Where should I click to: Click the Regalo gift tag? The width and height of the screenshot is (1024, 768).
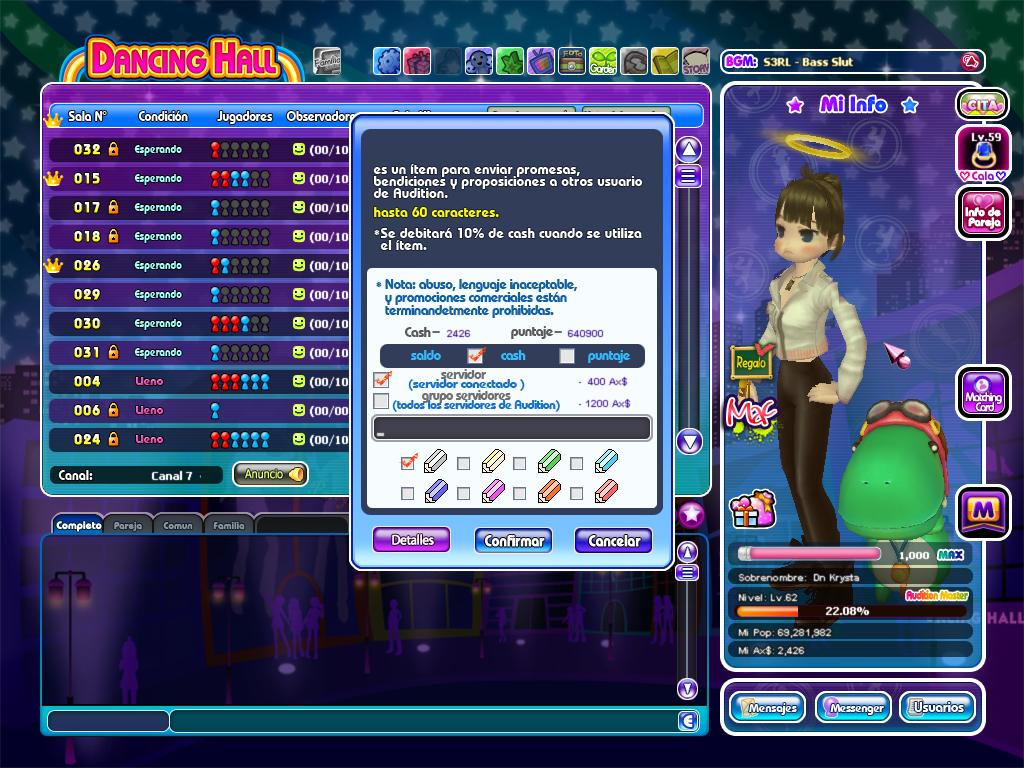point(750,362)
